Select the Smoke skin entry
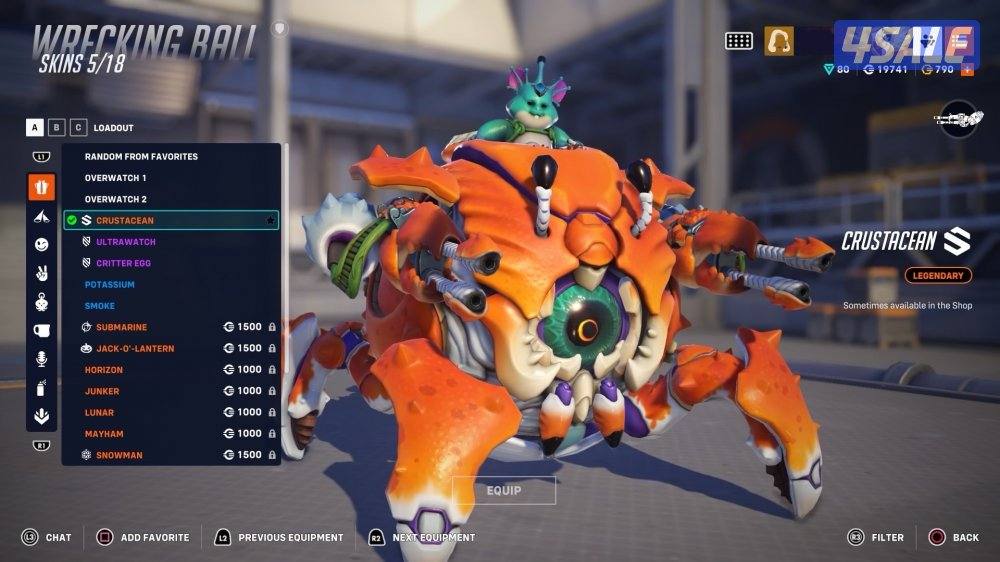The image size is (1000, 562). (x=100, y=306)
